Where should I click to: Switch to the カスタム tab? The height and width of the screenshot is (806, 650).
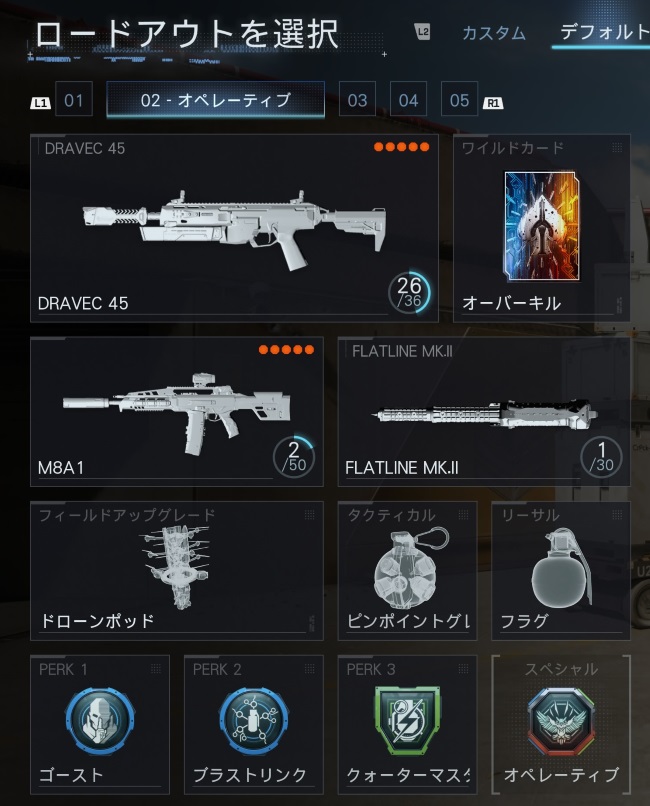(x=493, y=33)
